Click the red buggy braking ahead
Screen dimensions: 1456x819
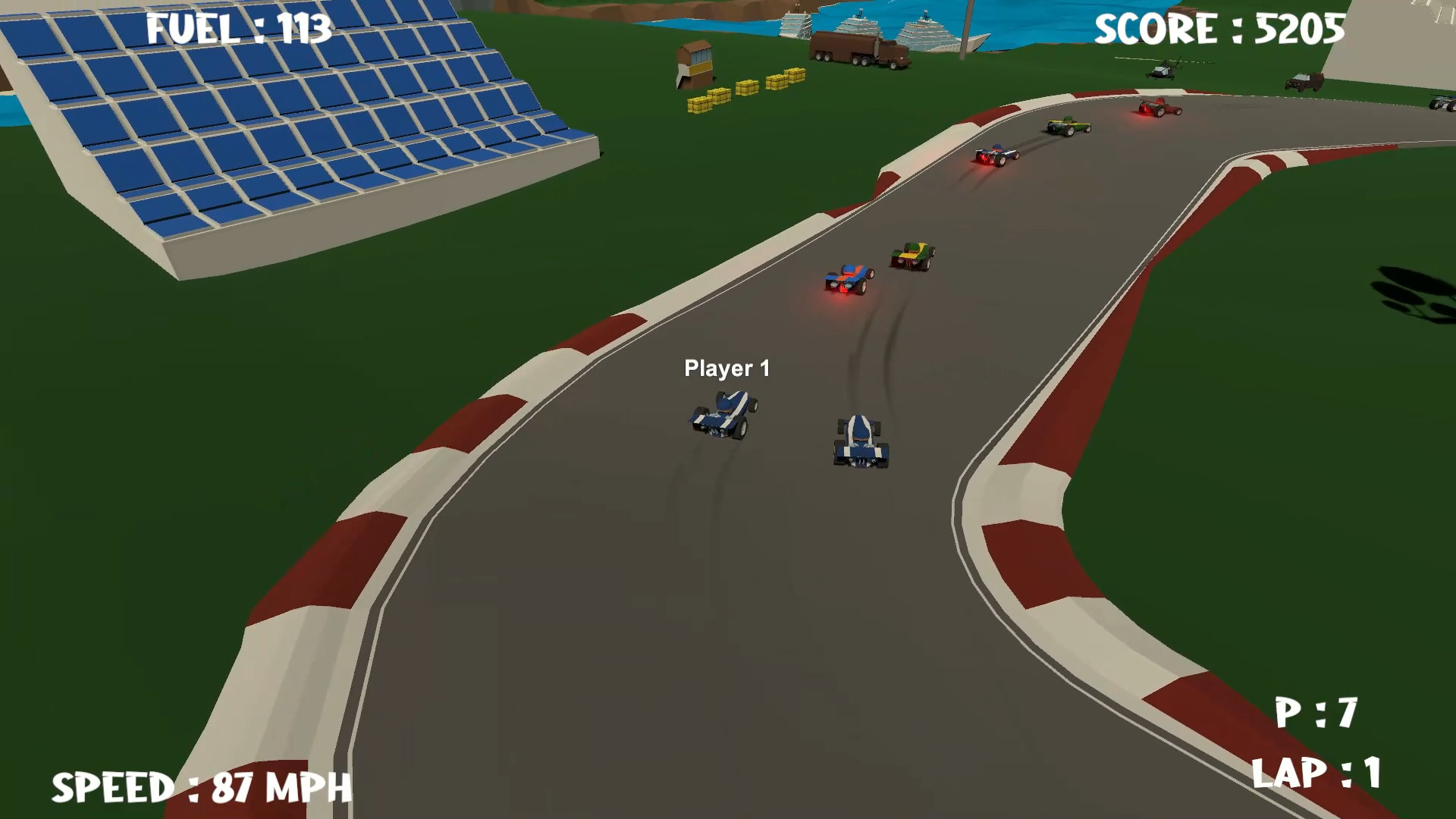tap(847, 281)
